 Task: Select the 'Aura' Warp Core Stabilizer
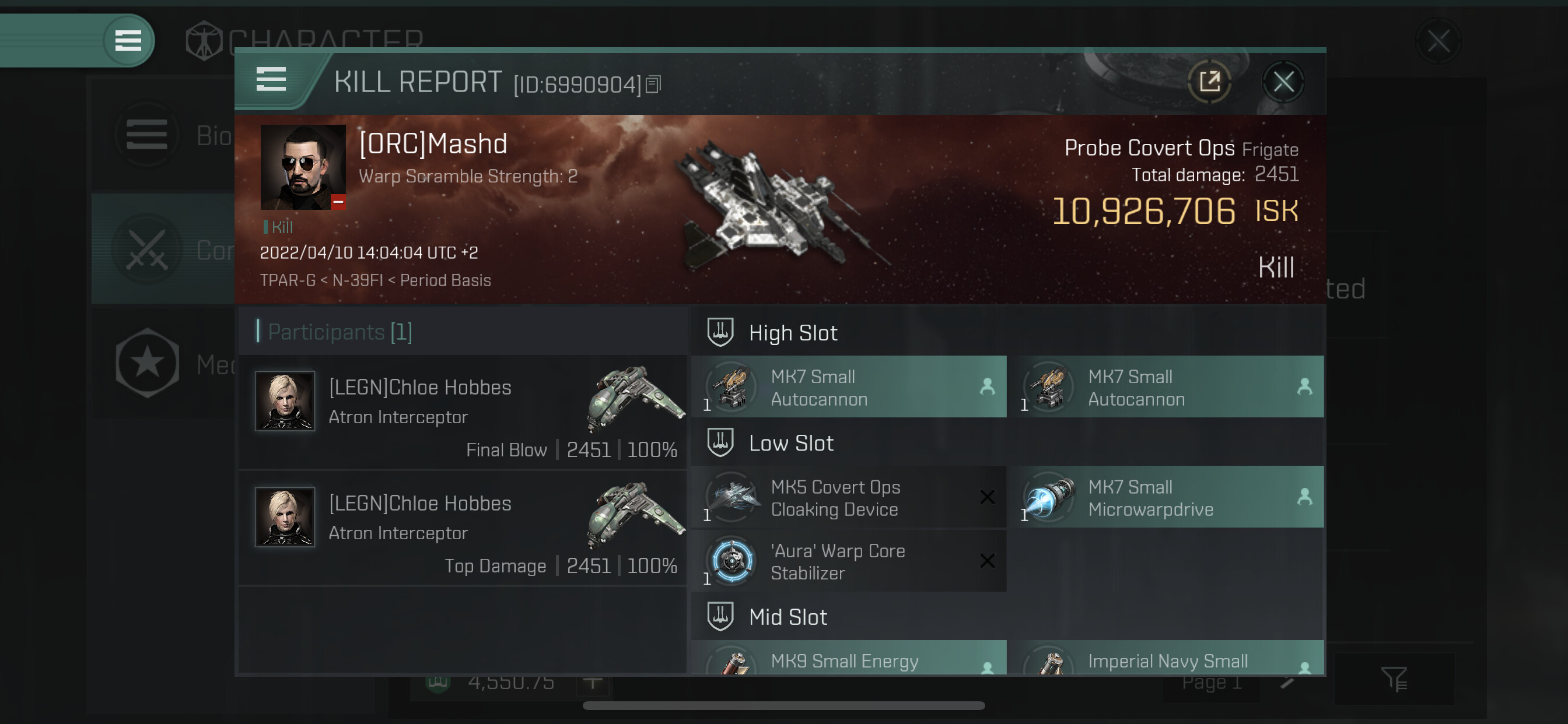click(x=849, y=561)
